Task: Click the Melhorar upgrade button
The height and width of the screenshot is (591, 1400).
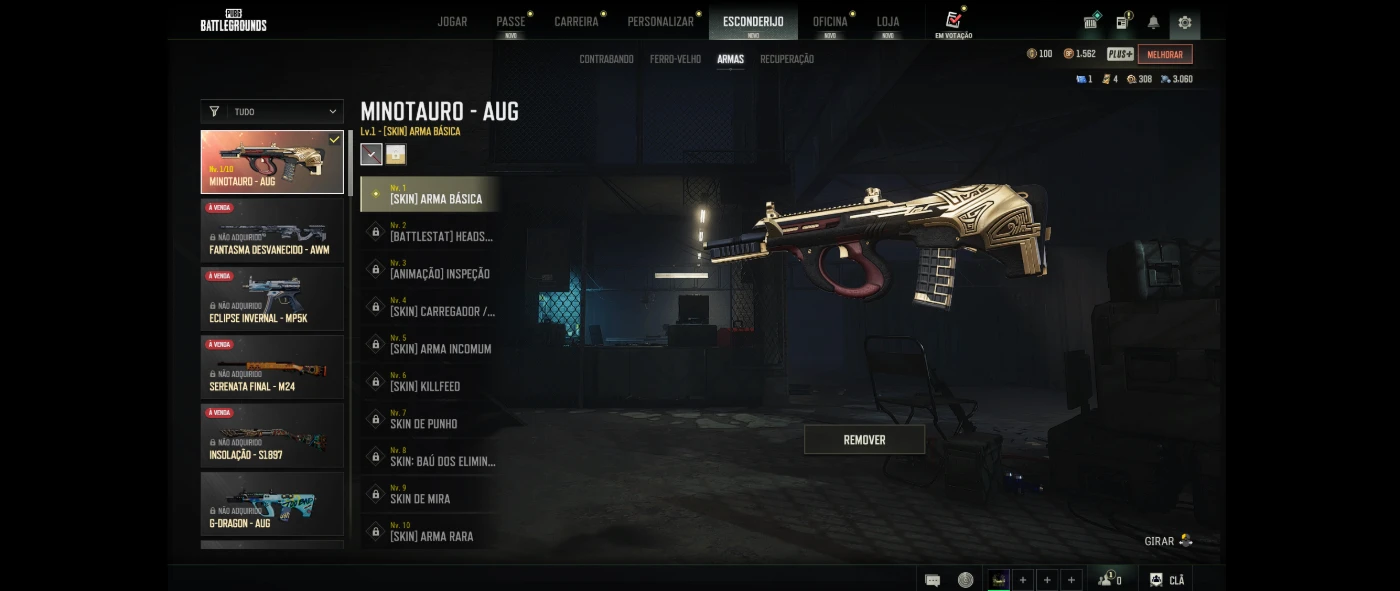Action: pyautogui.click(x=1164, y=54)
